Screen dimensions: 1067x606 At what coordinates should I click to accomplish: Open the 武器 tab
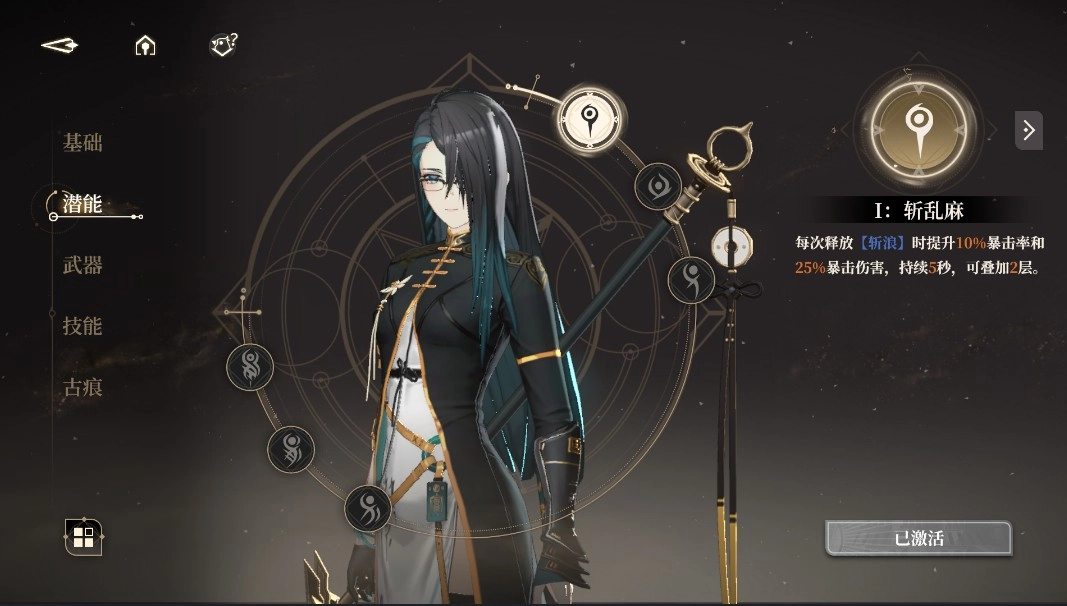point(83,265)
